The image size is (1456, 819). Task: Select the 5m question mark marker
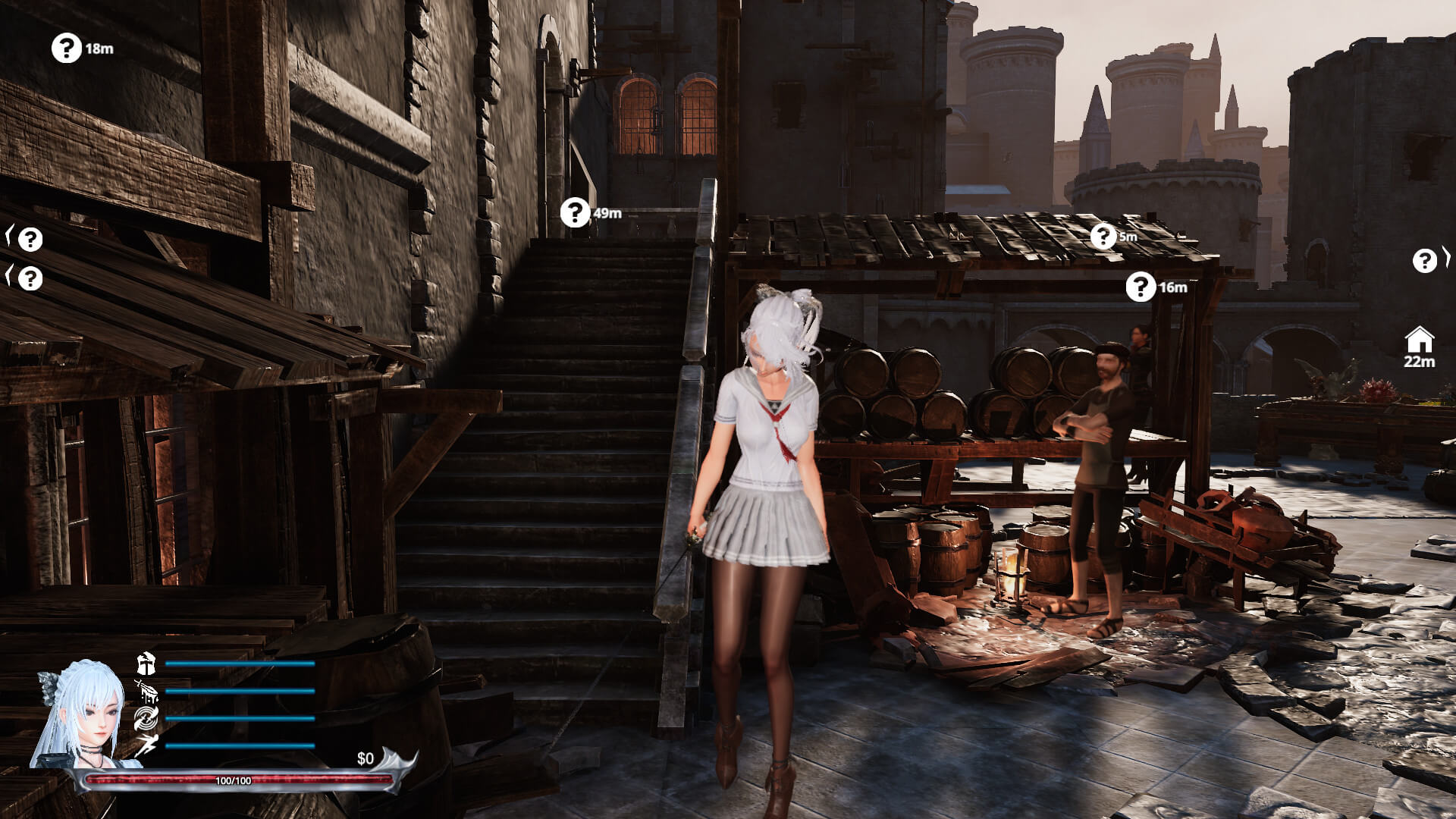(1103, 237)
